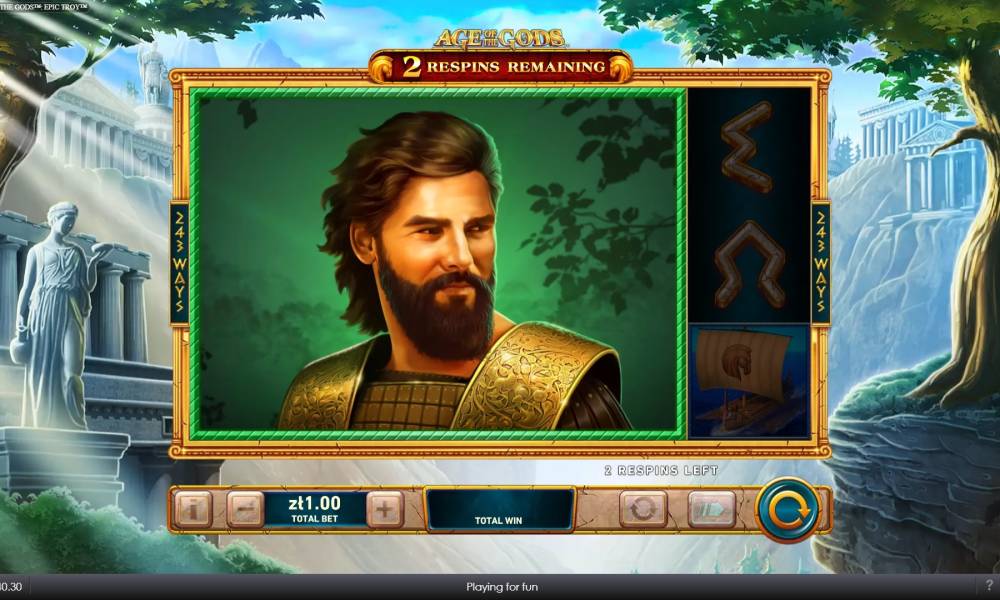This screenshot has width=1000, height=600.
Task: Open the info paytable button
Action: pyautogui.click(x=194, y=510)
